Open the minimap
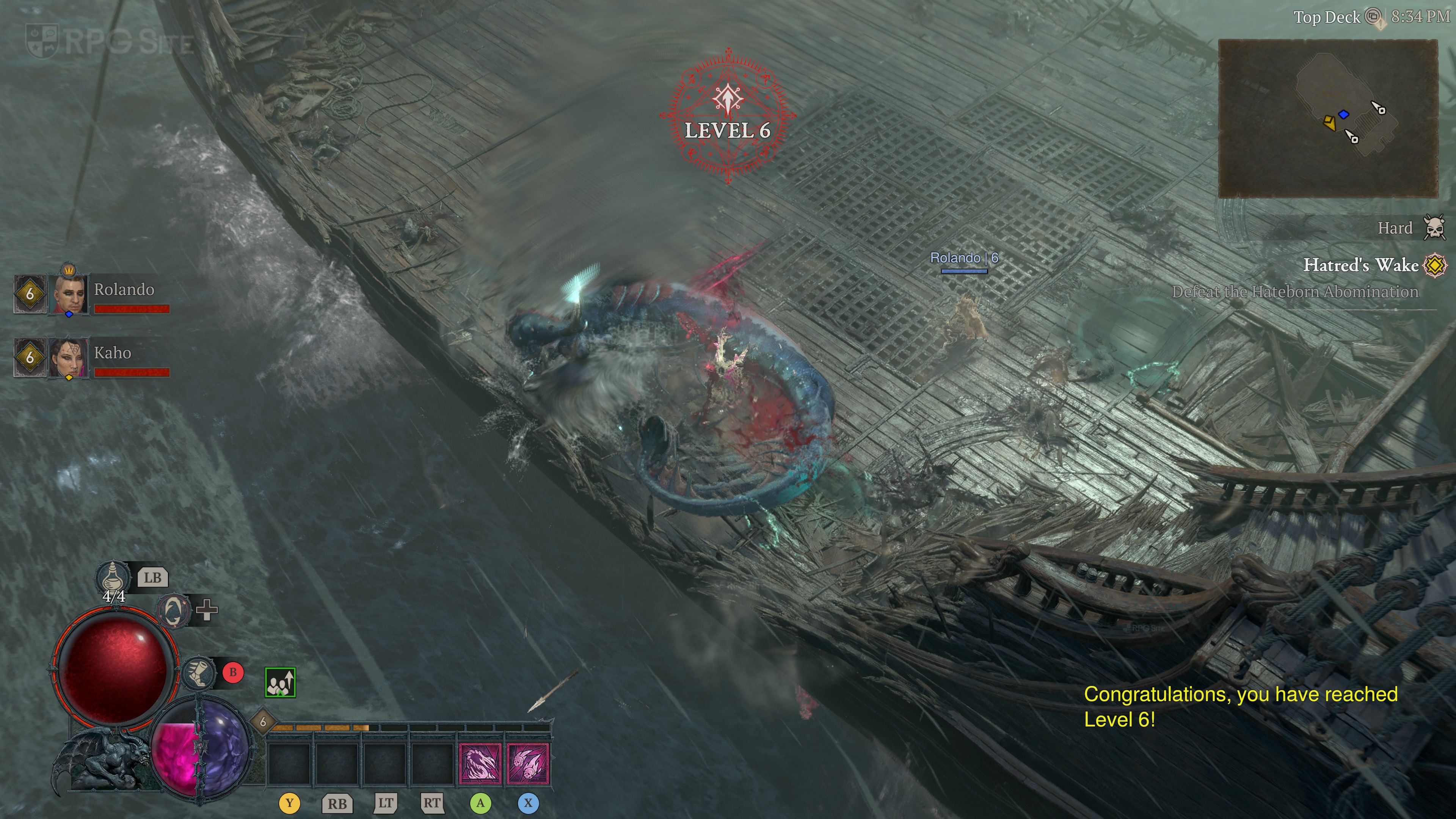 (1327, 118)
